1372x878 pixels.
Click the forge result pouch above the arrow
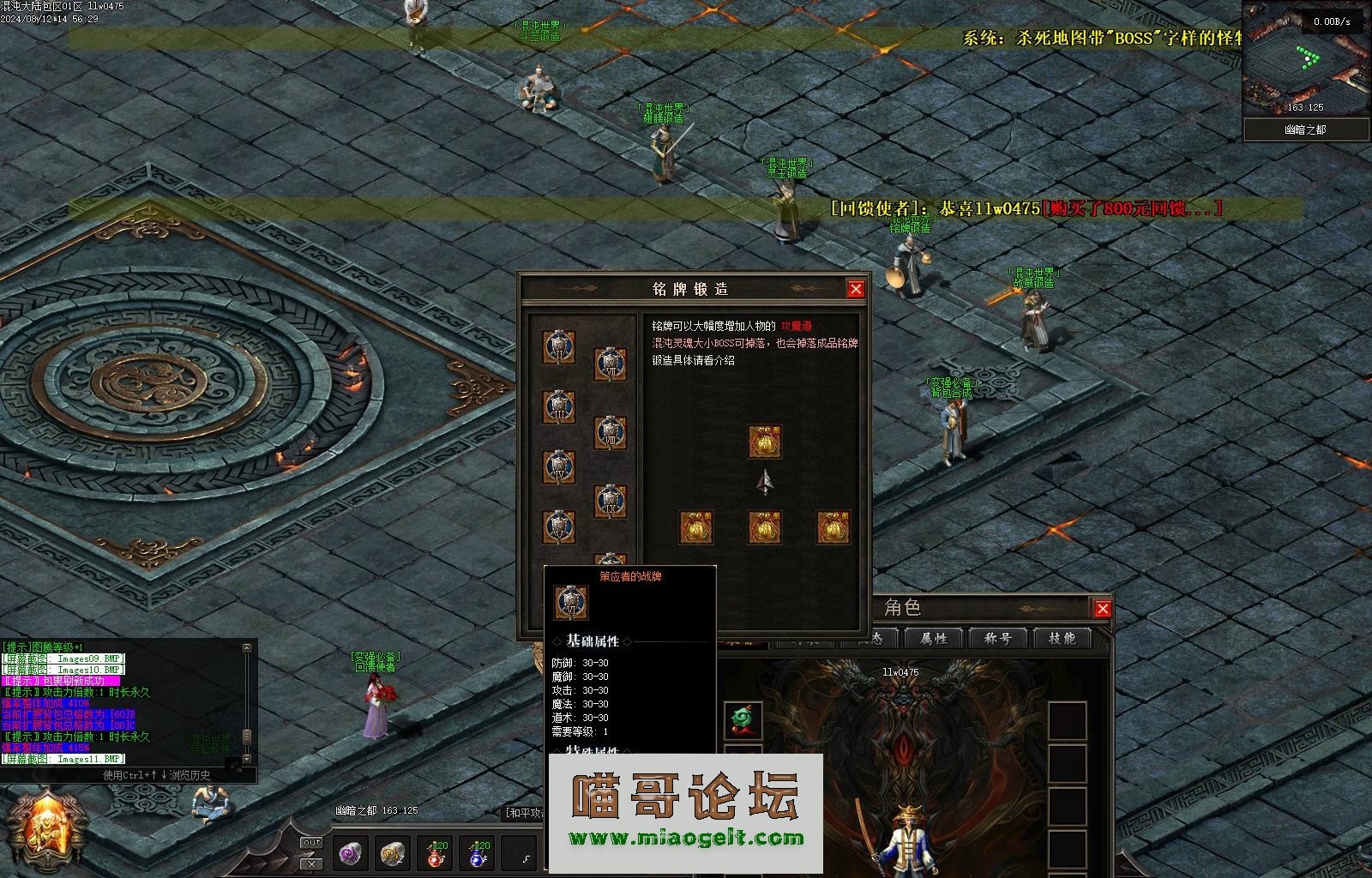pyautogui.click(x=764, y=442)
